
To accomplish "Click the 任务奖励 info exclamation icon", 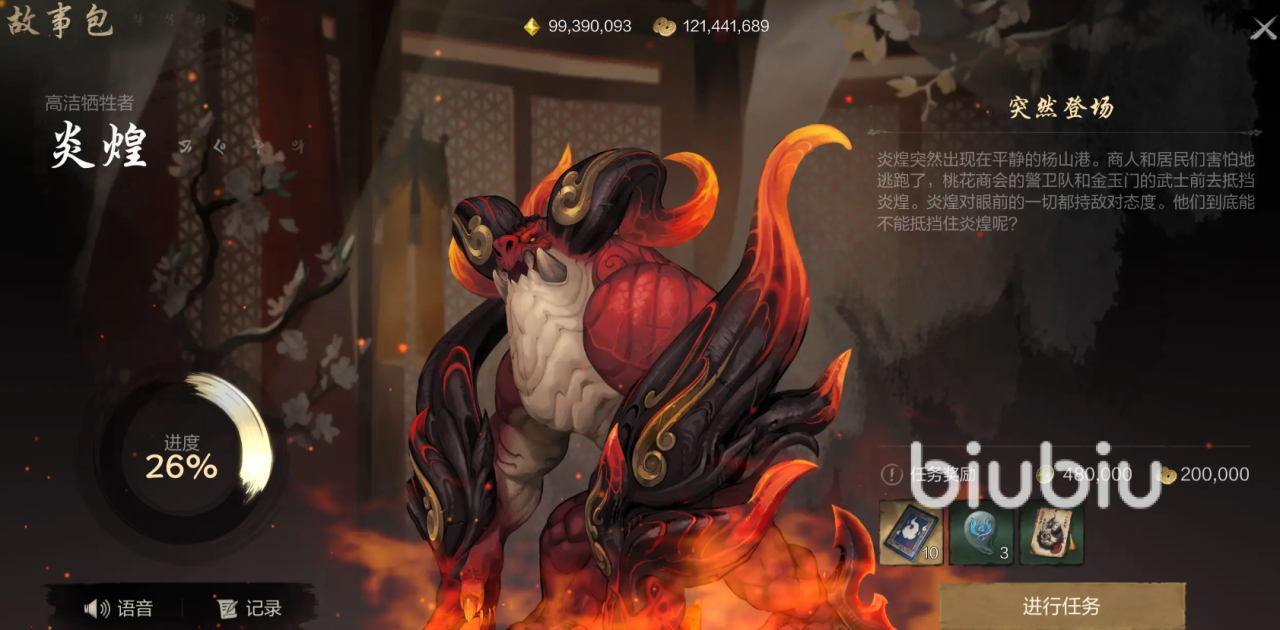I will (x=891, y=475).
